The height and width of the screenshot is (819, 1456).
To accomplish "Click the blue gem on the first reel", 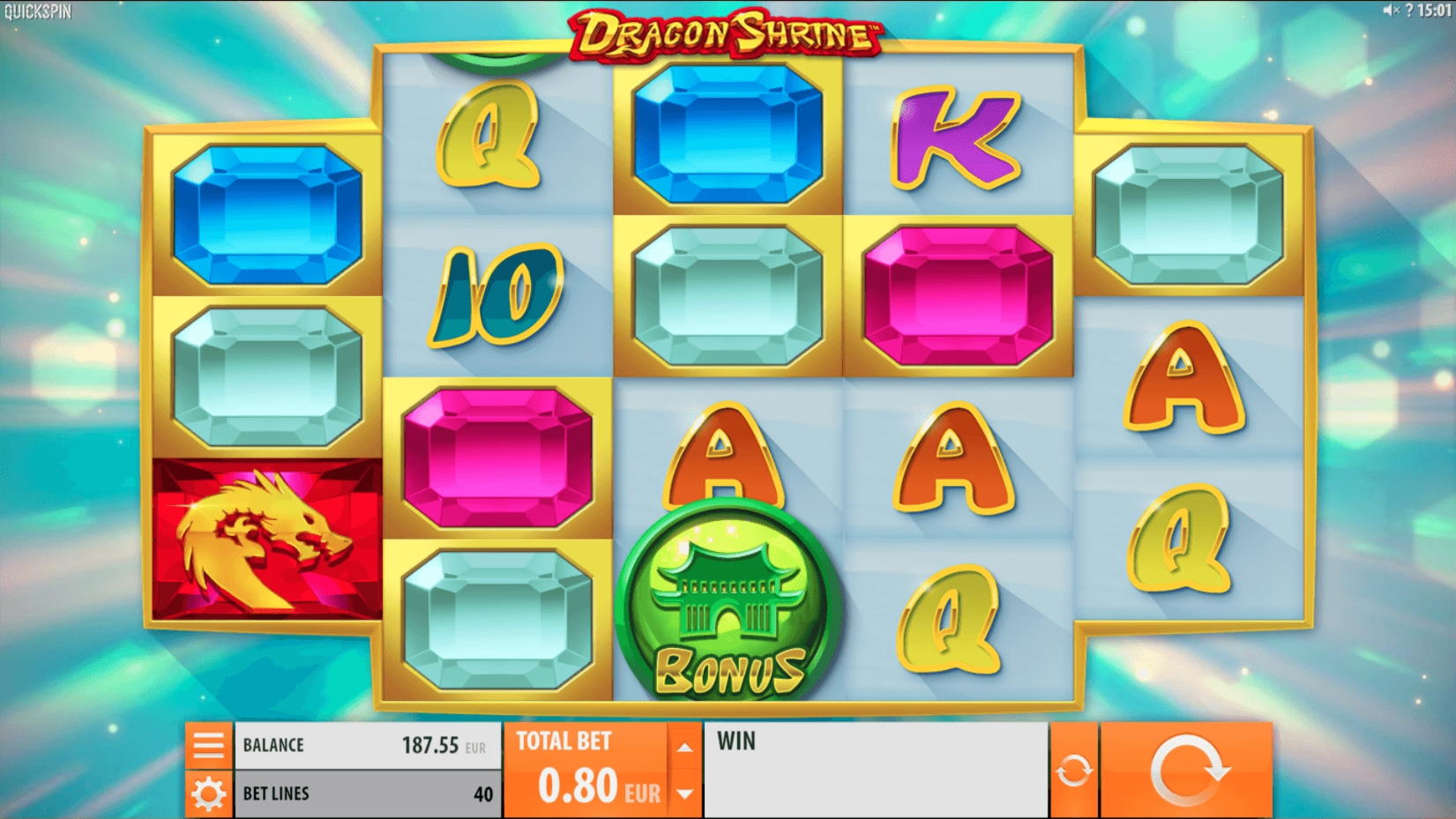I will click(x=265, y=213).
